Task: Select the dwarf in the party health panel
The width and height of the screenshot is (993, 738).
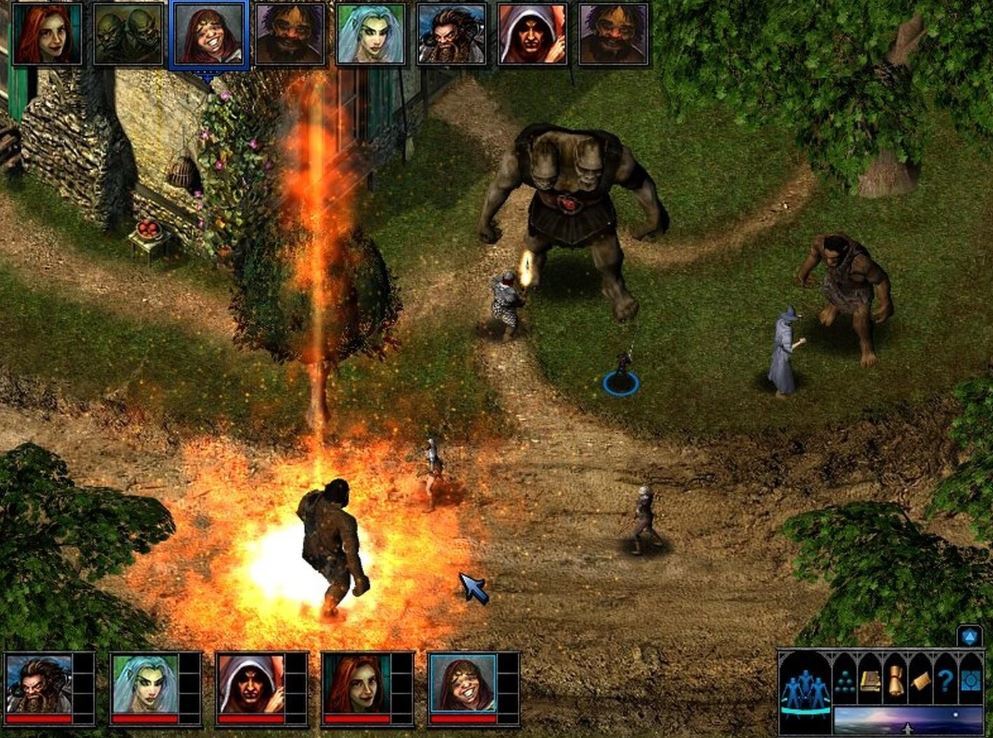Action: (x=39, y=683)
